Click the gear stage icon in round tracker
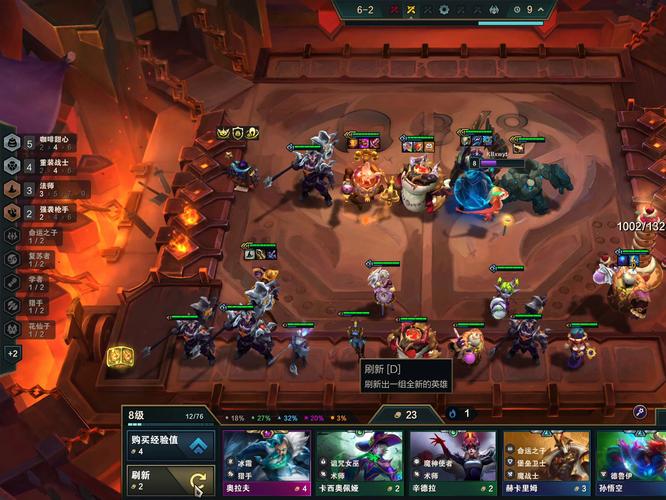Screen dimensions: 666x500 (x=445, y=10)
